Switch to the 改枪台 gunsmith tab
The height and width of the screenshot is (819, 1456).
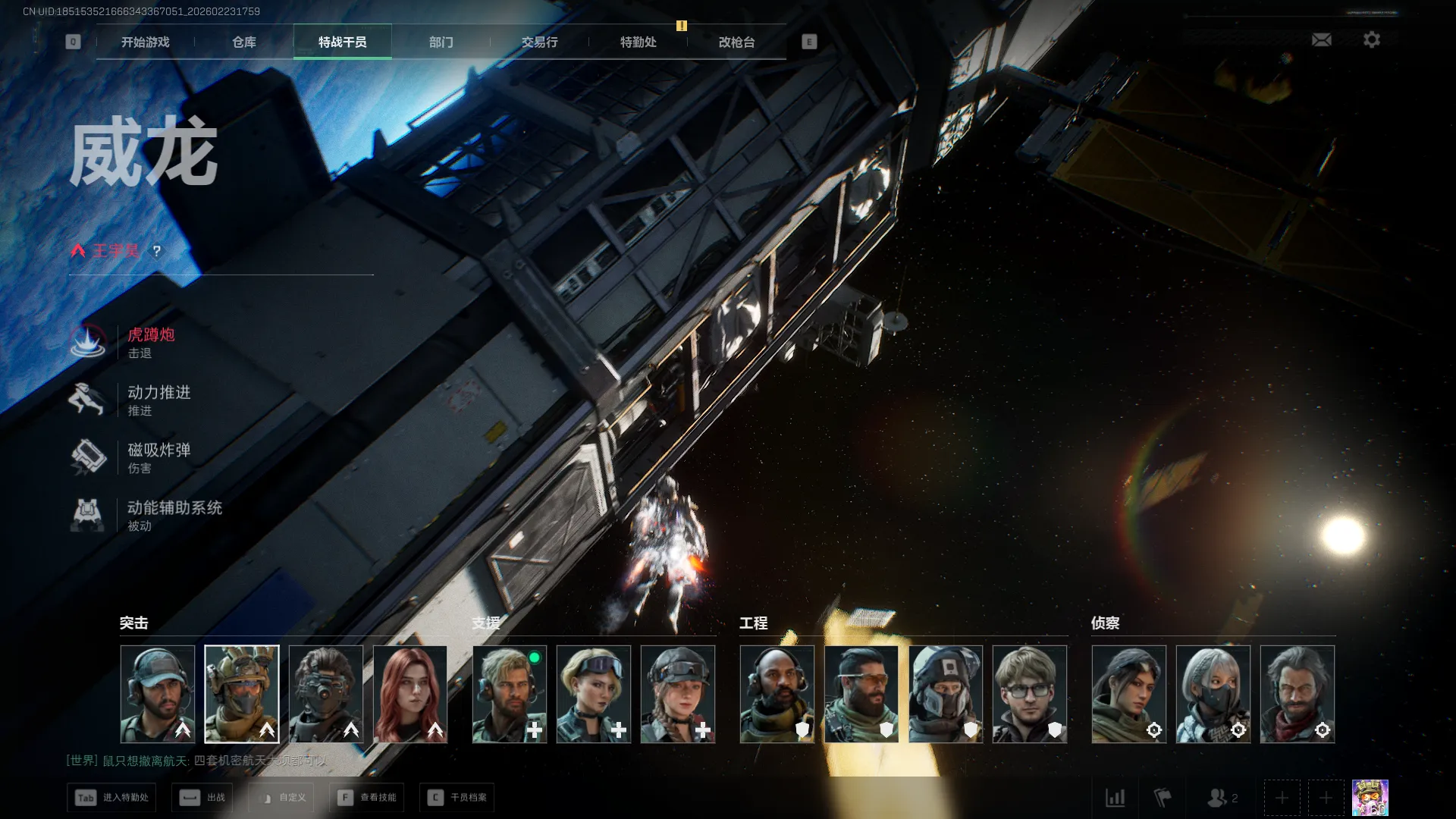coord(736,42)
